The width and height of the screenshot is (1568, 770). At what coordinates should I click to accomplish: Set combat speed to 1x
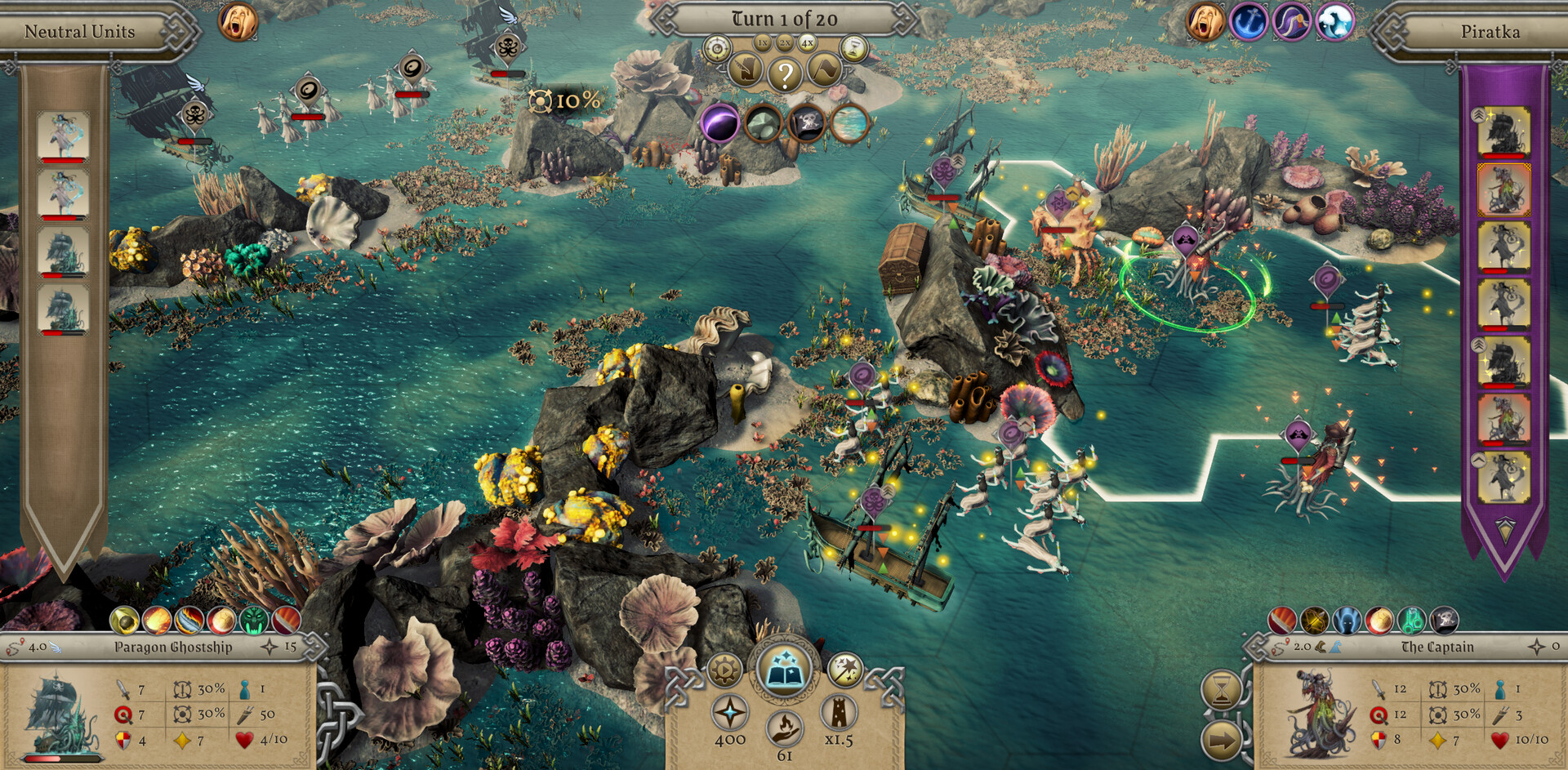[x=763, y=42]
